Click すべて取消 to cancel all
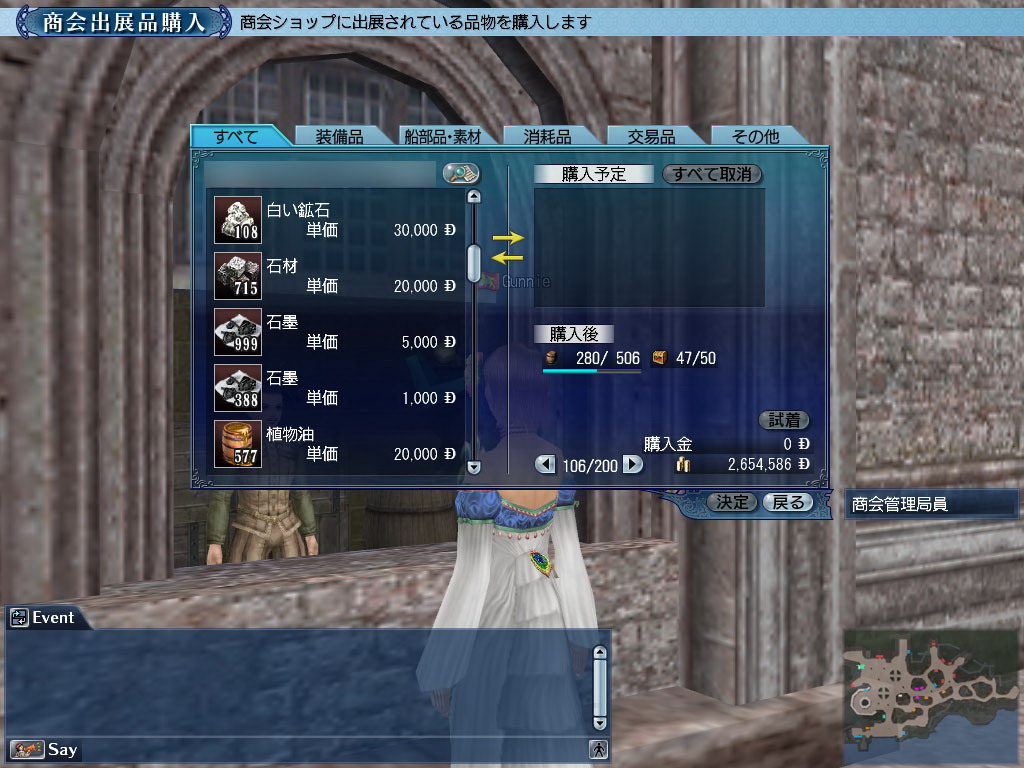This screenshot has width=1024, height=768. [712, 174]
